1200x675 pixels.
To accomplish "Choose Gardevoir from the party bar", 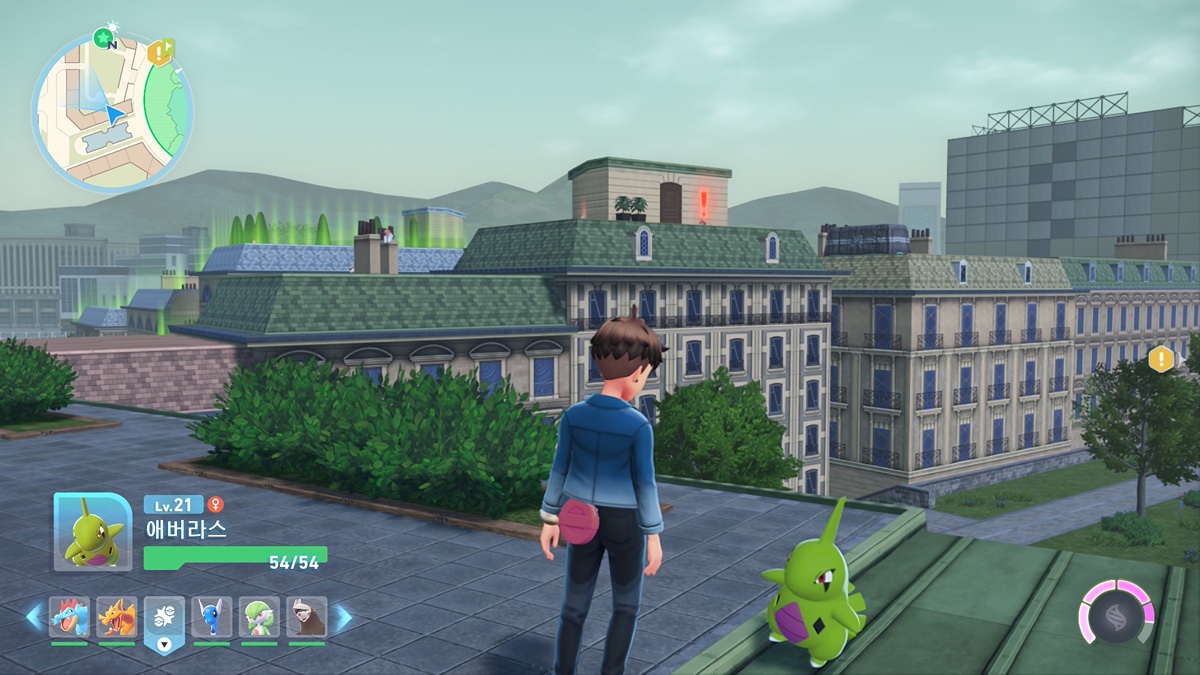I will [x=259, y=617].
